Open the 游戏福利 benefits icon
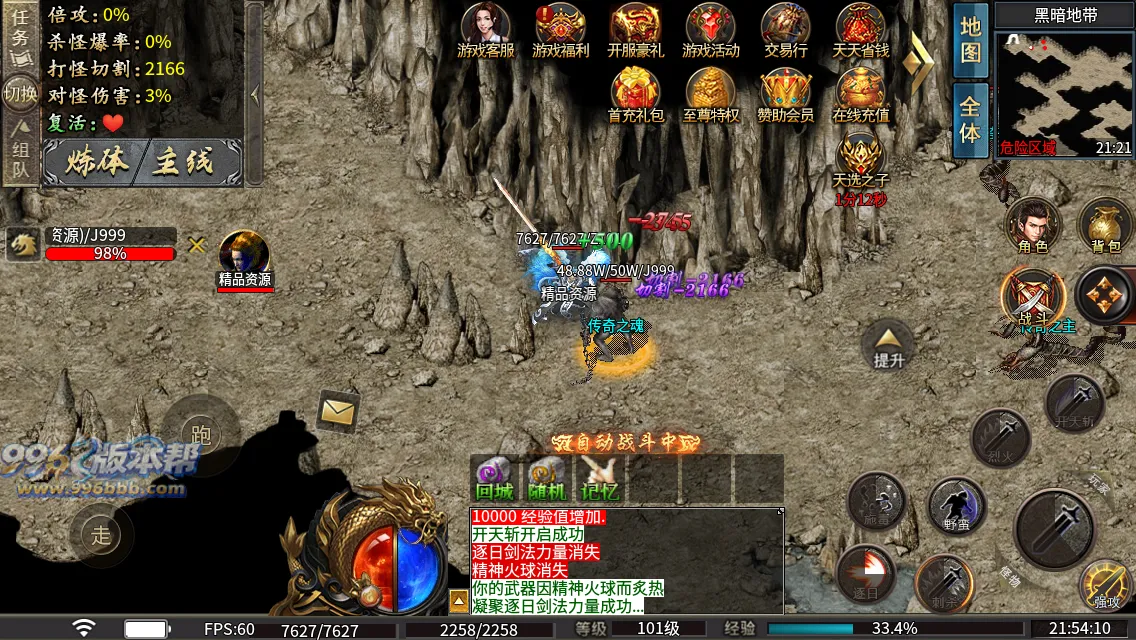 tap(560, 27)
